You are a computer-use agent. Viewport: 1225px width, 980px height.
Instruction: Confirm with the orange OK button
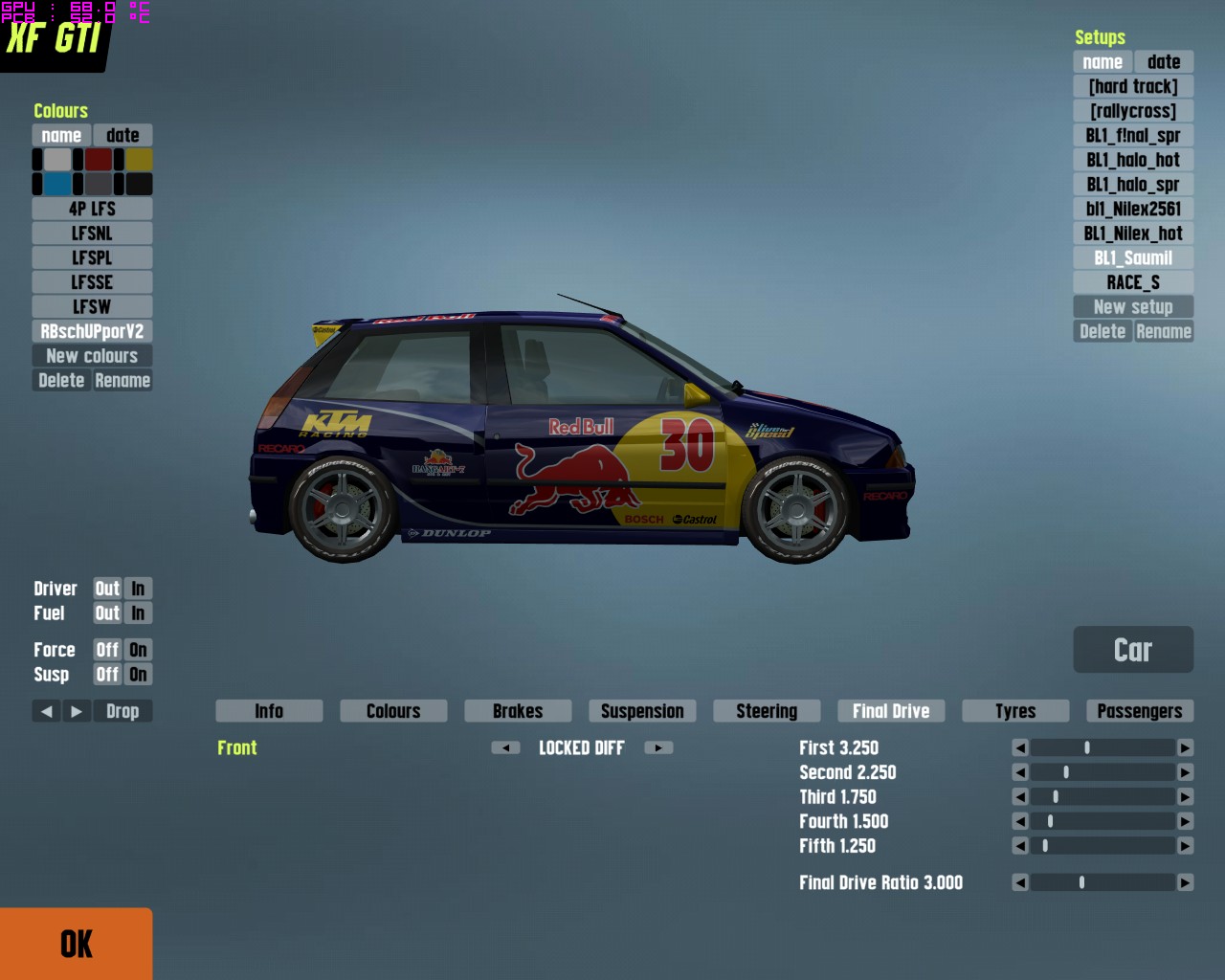[76, 944]
